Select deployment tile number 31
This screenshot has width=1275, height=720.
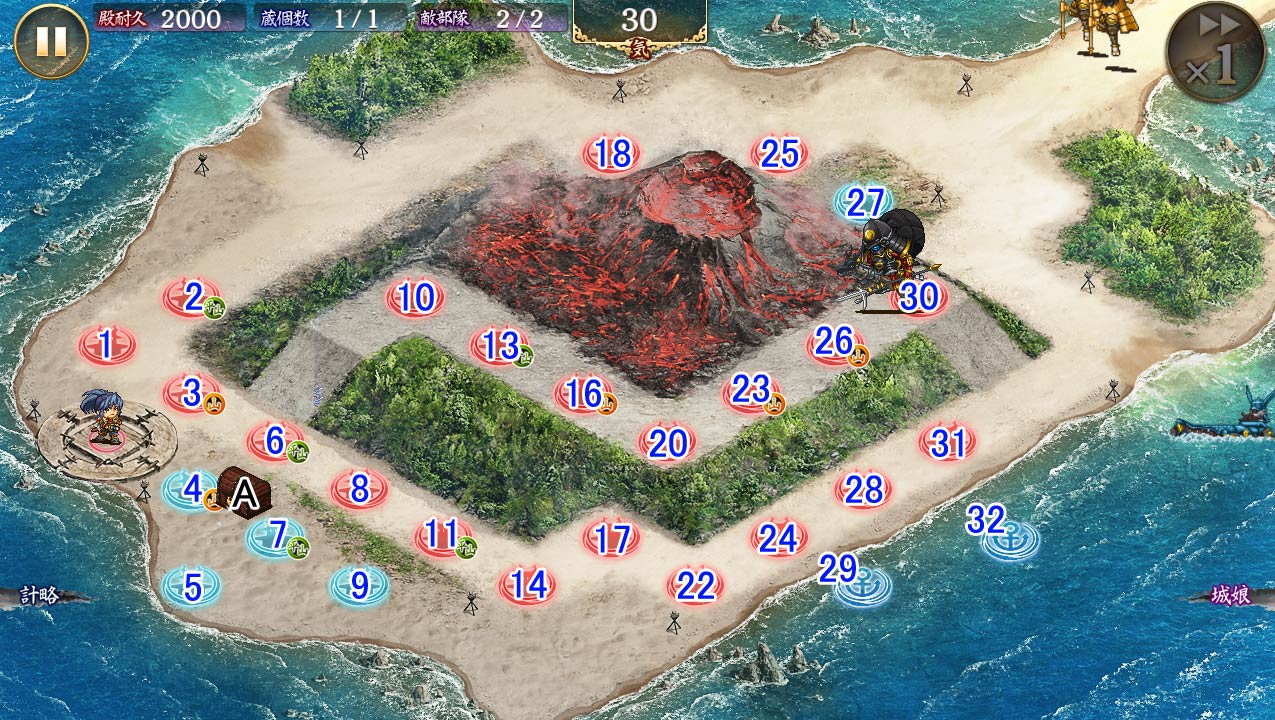coord(947,442)
